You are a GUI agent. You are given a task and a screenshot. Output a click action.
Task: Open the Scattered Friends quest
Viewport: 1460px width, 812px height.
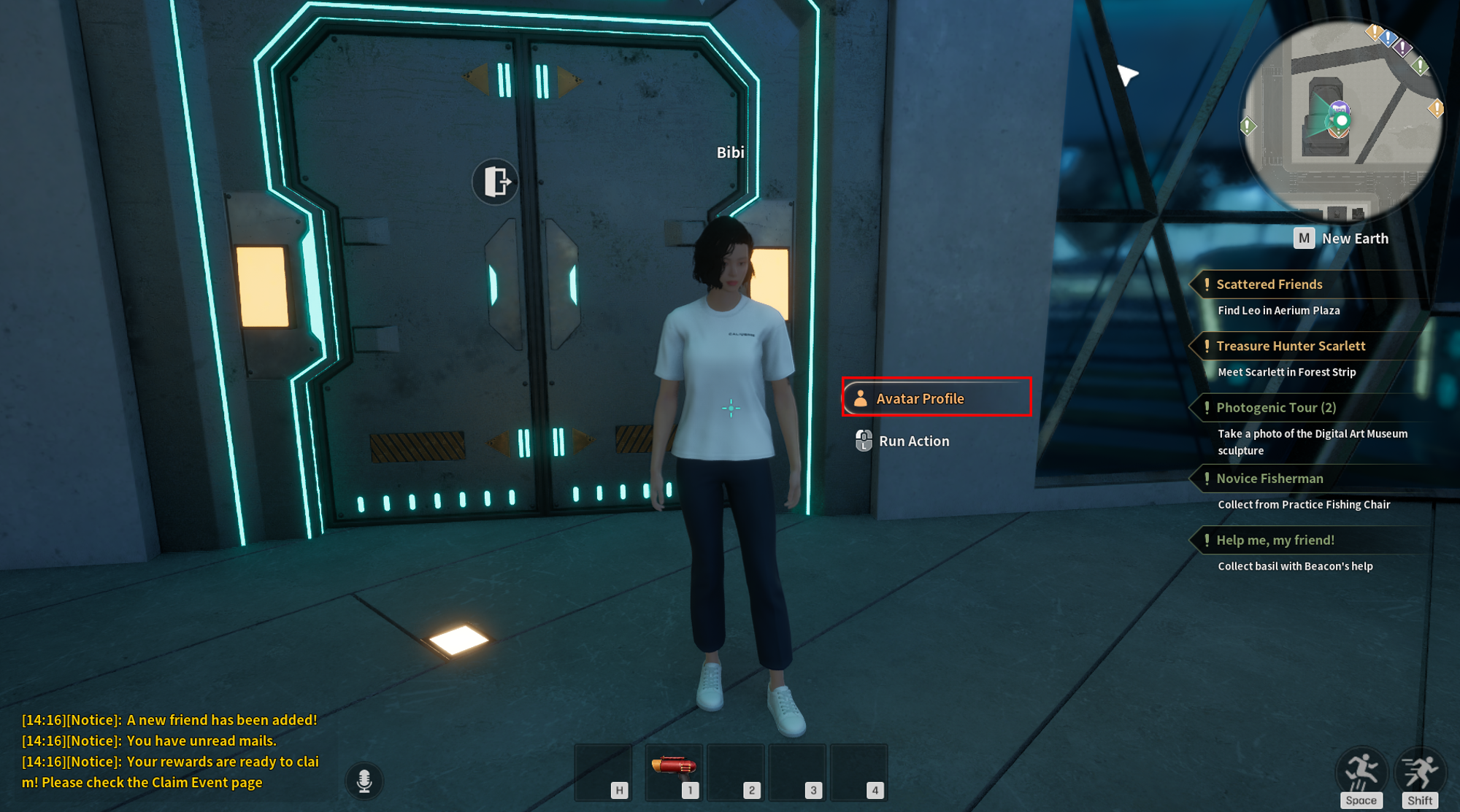click(1269, 285)
